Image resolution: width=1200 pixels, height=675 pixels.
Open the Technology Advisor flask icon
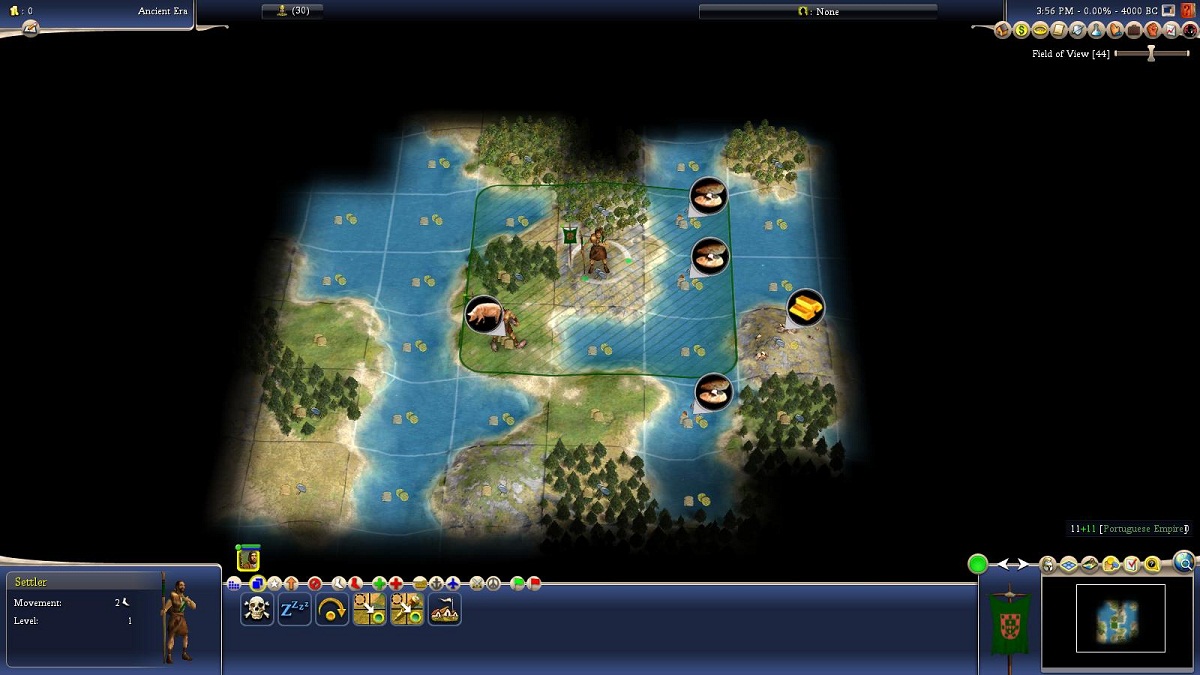[x=1096, y=30]
